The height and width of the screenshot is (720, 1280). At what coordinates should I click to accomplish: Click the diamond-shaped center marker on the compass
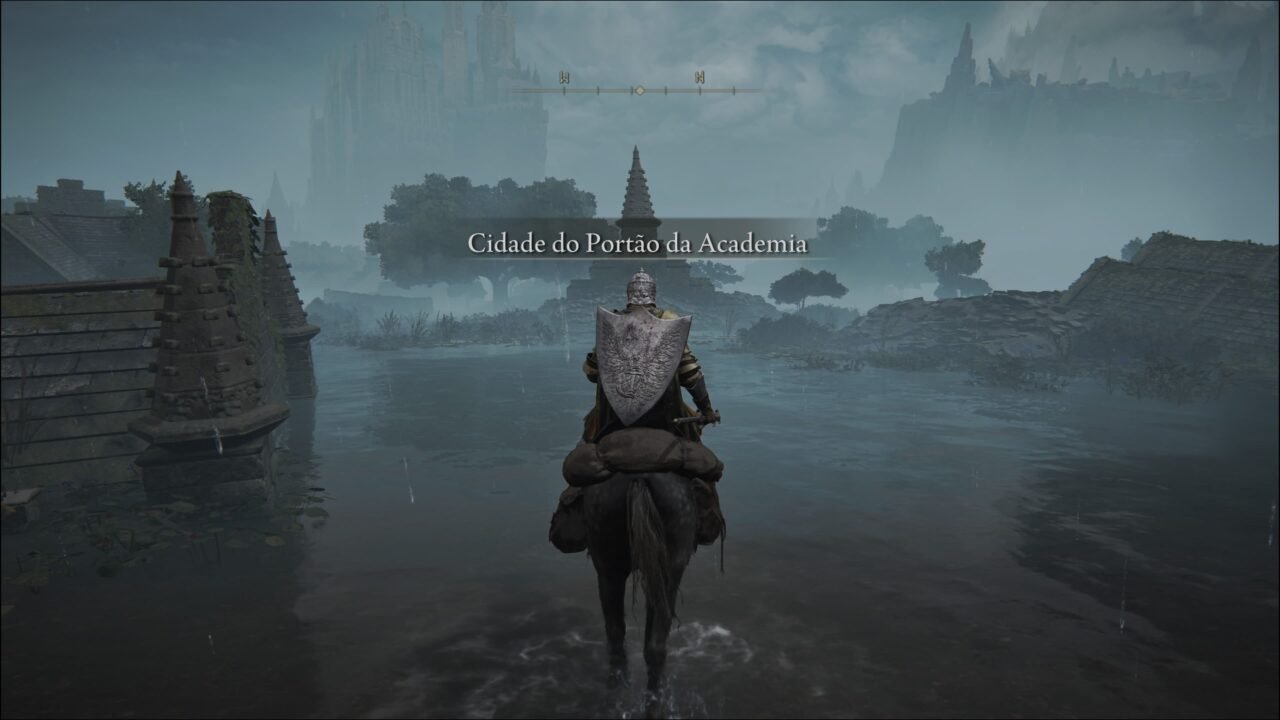[x=640, y=90]
